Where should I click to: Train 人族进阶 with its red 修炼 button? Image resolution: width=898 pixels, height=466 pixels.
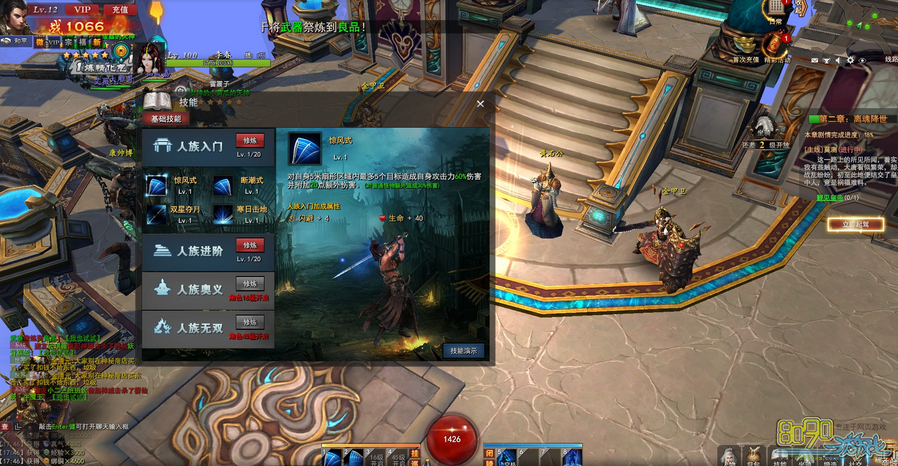click(249, 245)
